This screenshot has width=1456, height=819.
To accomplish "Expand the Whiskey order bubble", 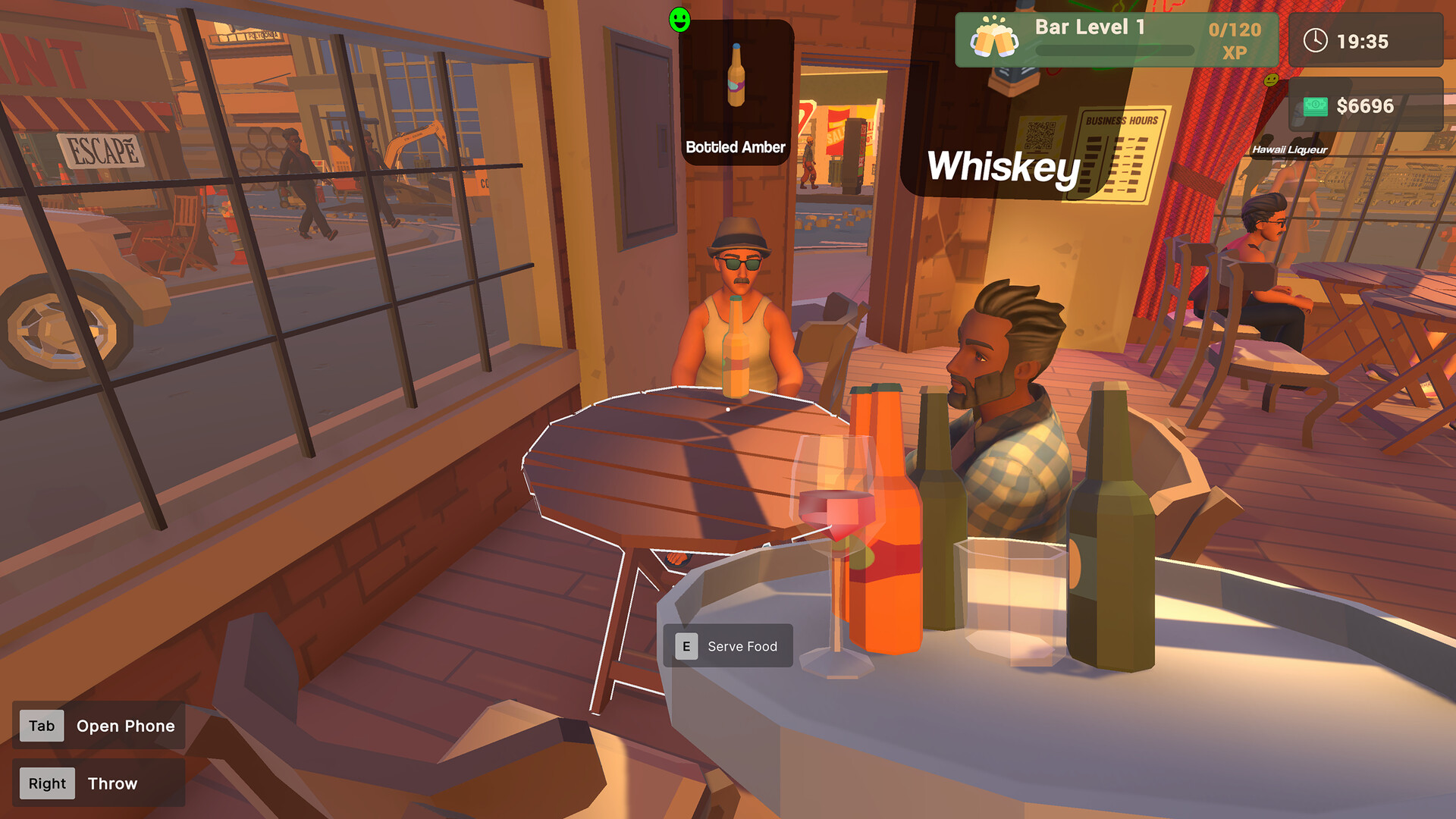I will [1003, 168].
